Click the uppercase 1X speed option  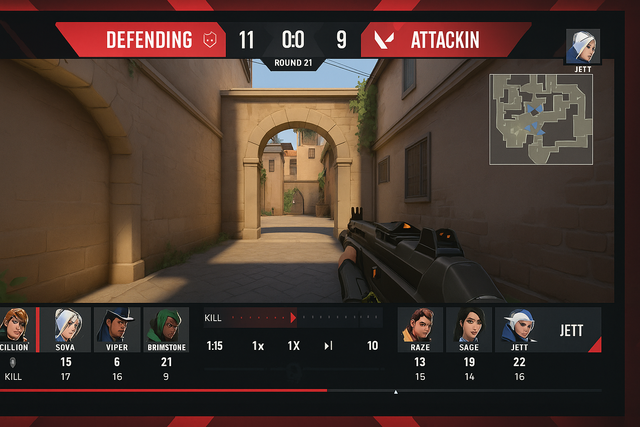click(294, 346)
